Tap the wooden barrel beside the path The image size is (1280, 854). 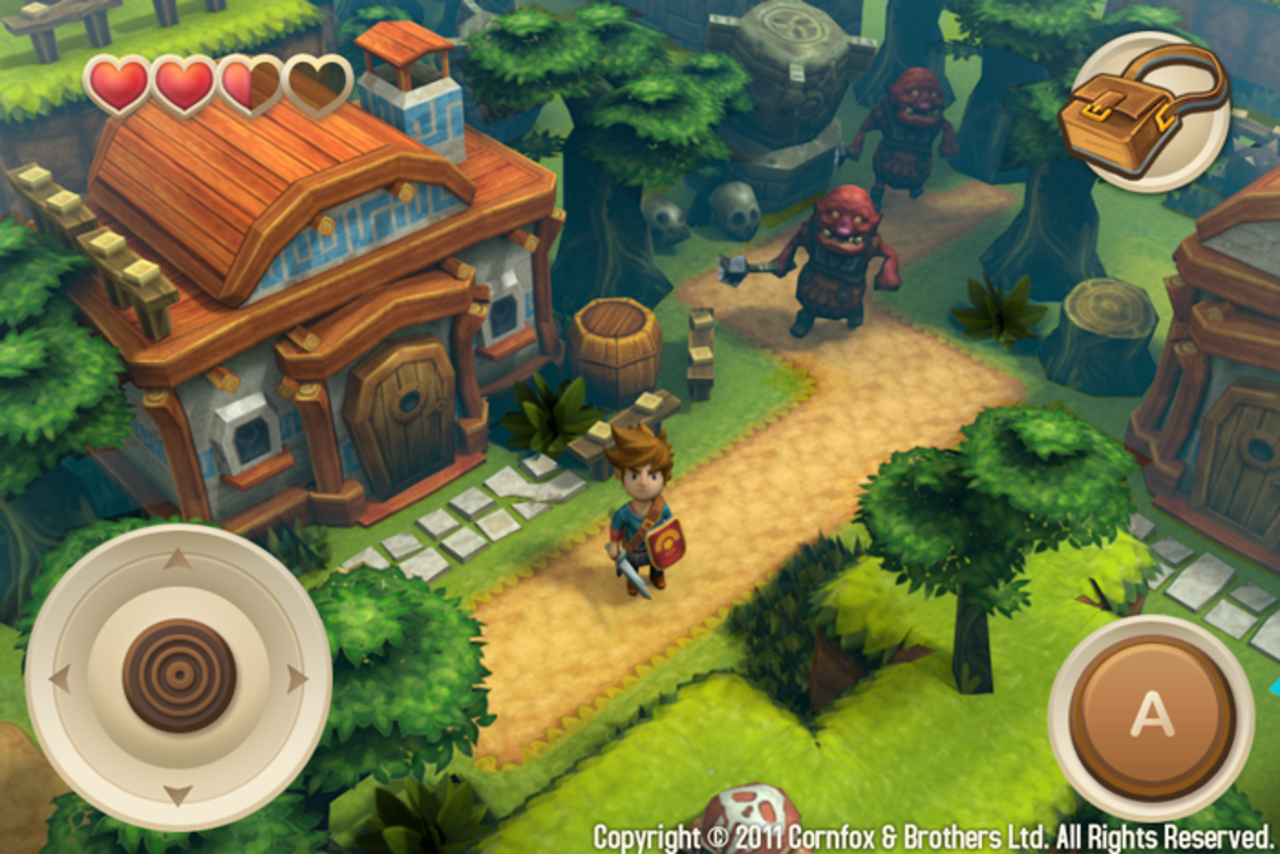(x=615, y=345)
